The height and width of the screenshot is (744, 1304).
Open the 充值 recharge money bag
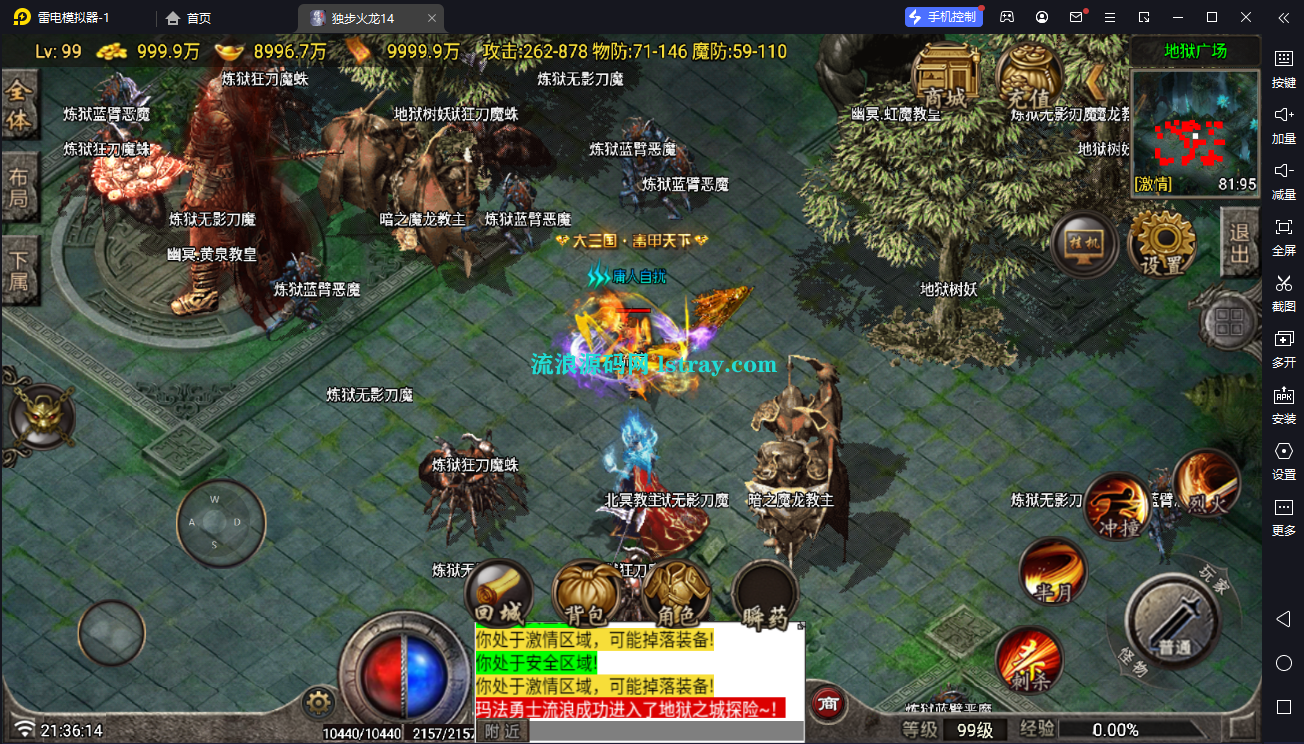click(1028, 78)
